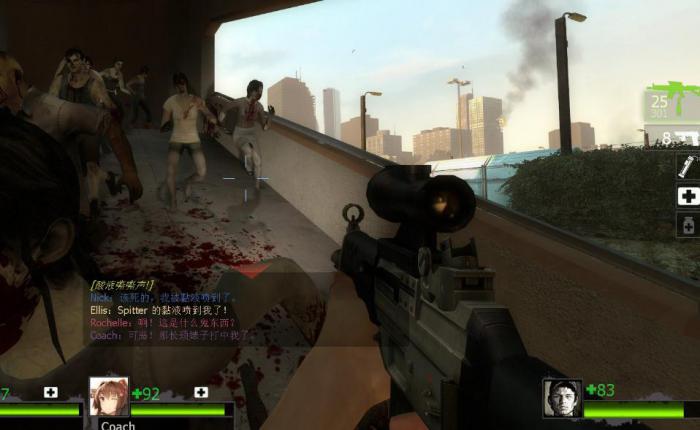
Task: Equip the pipe bomb throwable slot
Action: tap(688, 166)
